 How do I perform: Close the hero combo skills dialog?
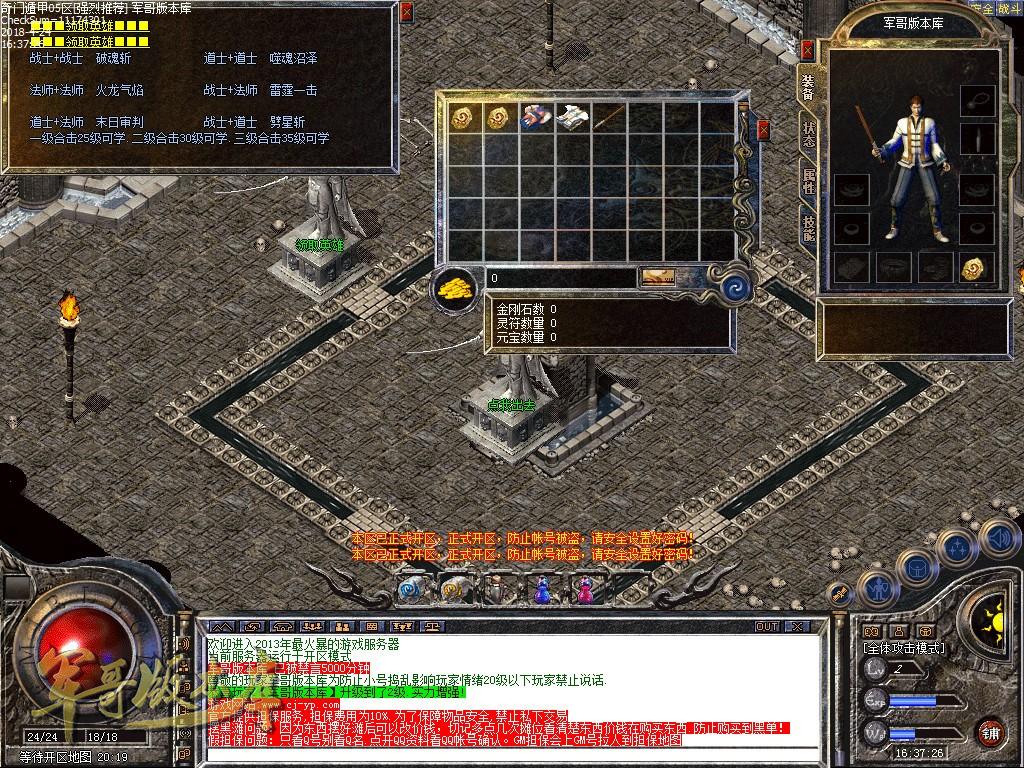(x=406, y=13)
